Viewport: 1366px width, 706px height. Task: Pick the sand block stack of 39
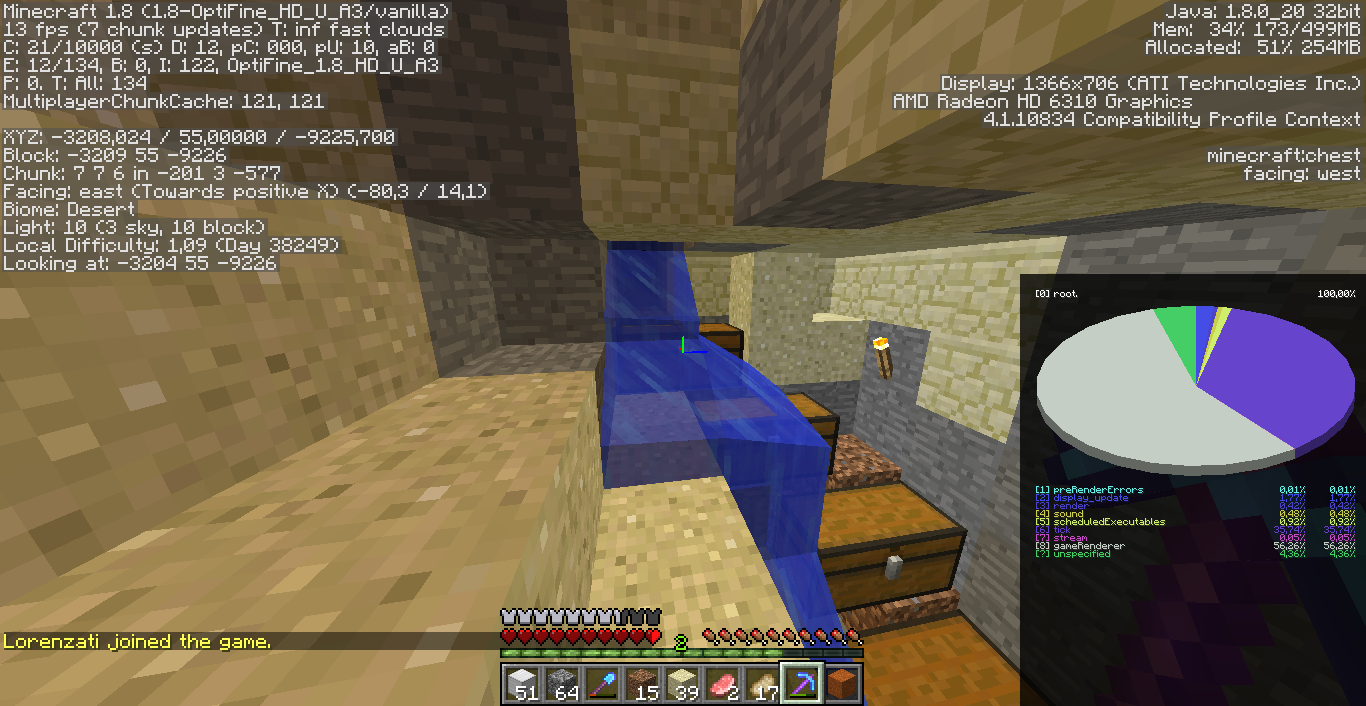click(682, 684)
